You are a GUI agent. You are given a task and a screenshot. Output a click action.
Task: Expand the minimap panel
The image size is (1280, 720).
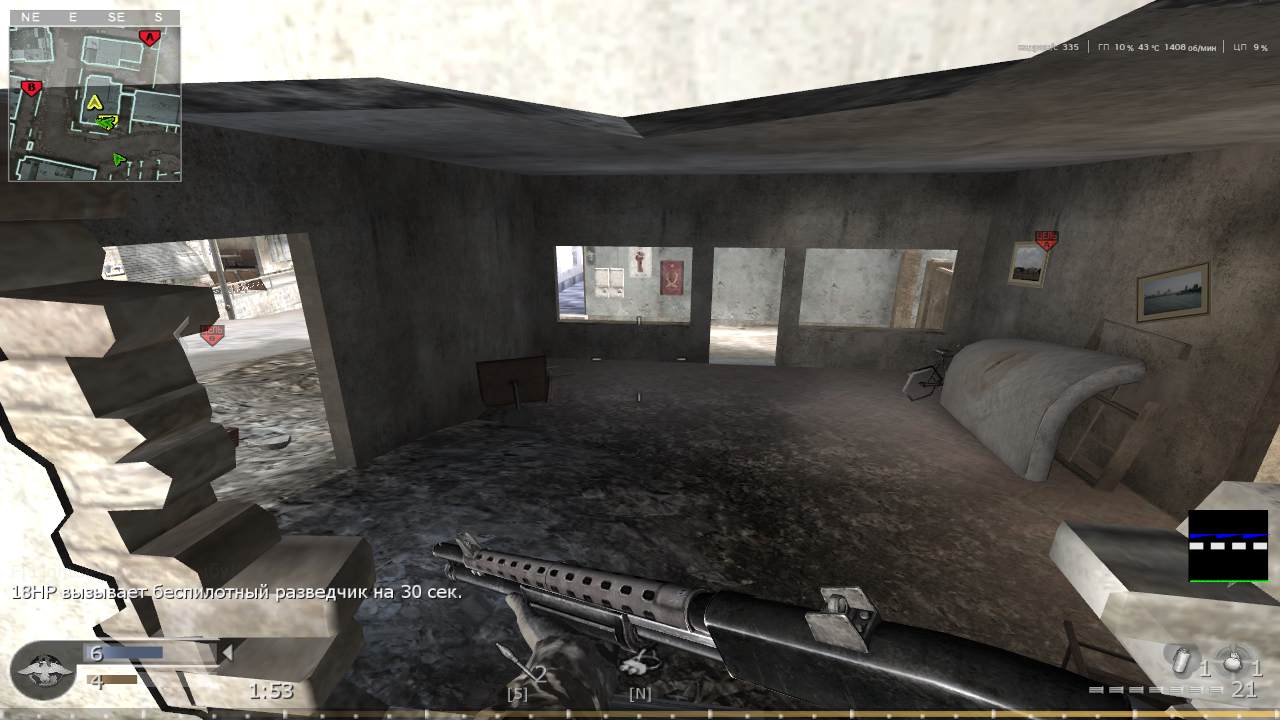(94, 97)
